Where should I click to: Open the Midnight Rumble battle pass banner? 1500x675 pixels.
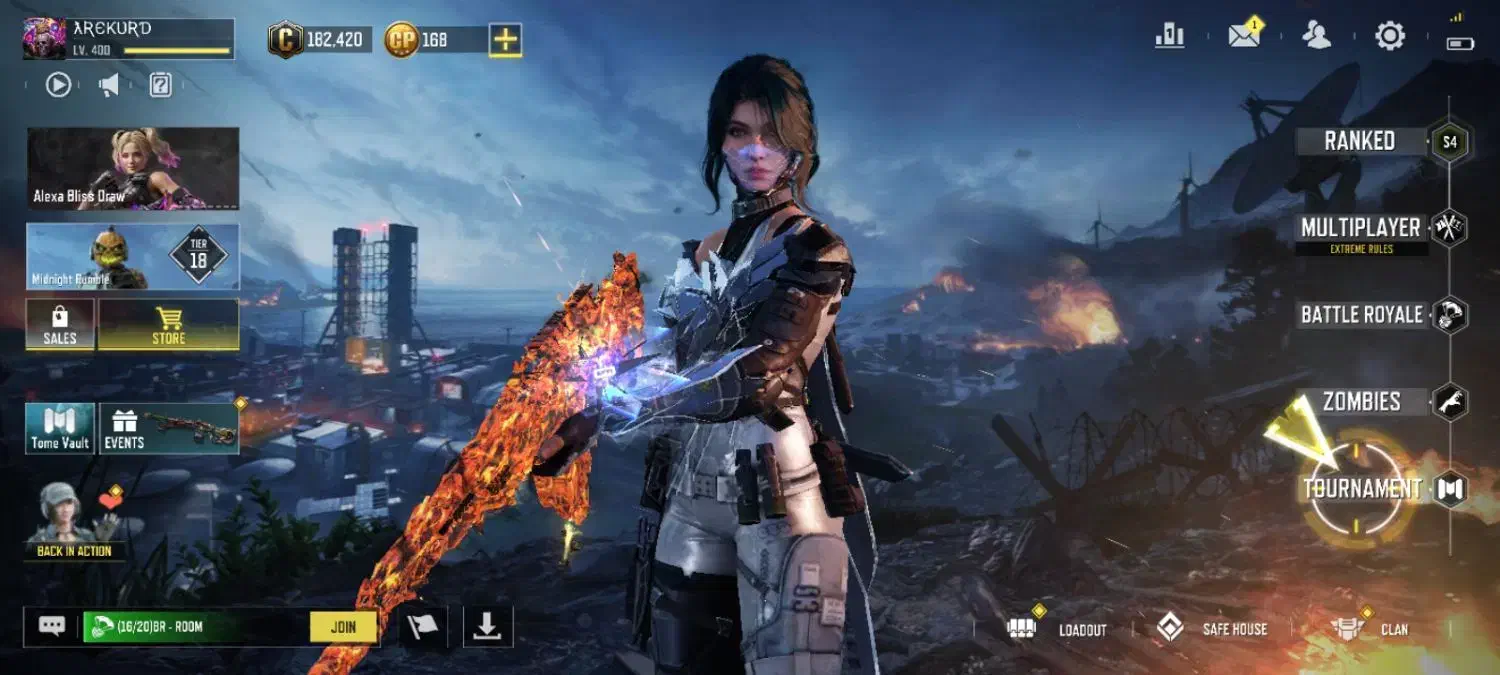coord(133,257)
